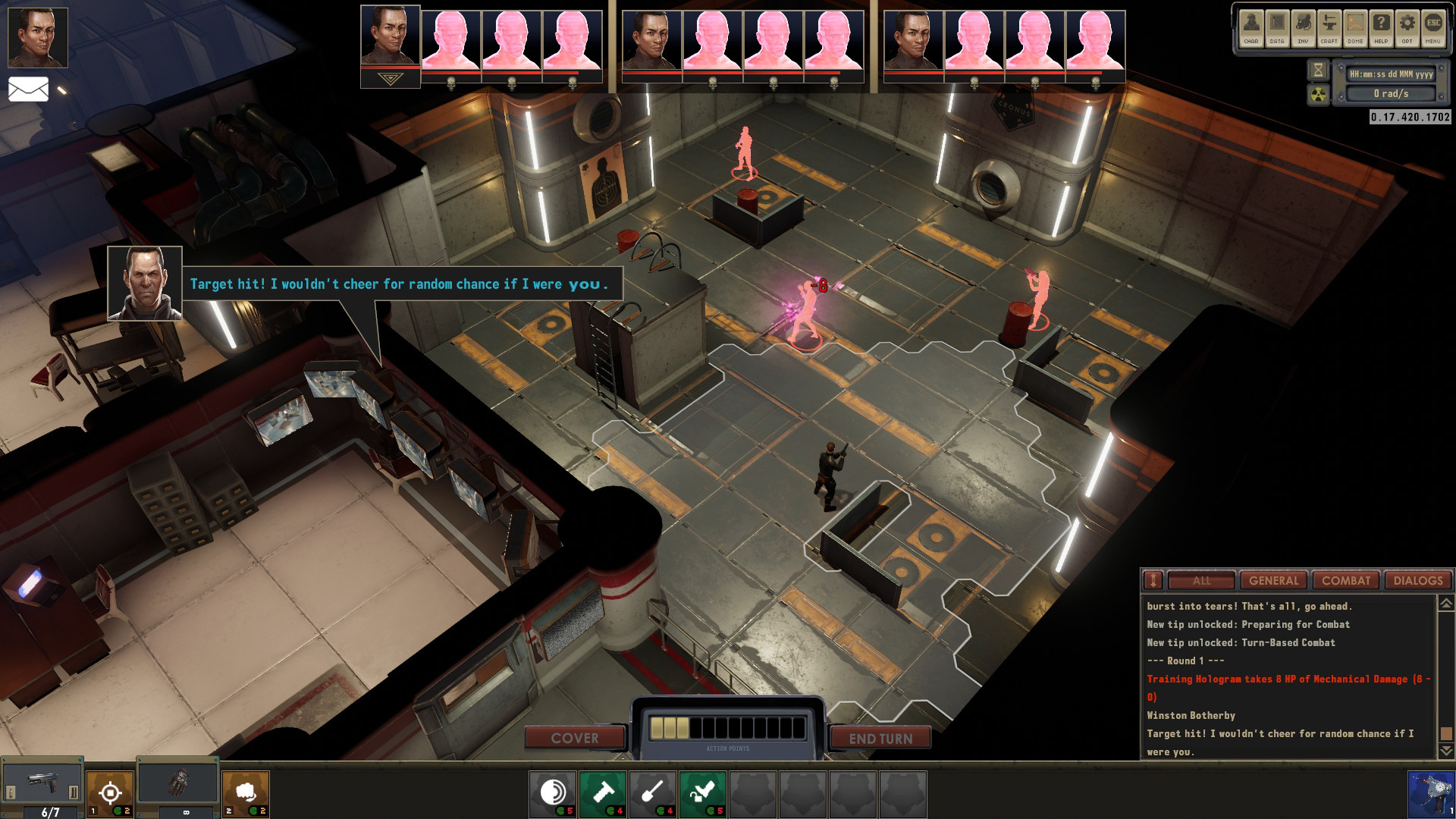1456x819 pixels.
Task: Show the DOME map
Action: pyautogui.click(x=1355, y=28)
